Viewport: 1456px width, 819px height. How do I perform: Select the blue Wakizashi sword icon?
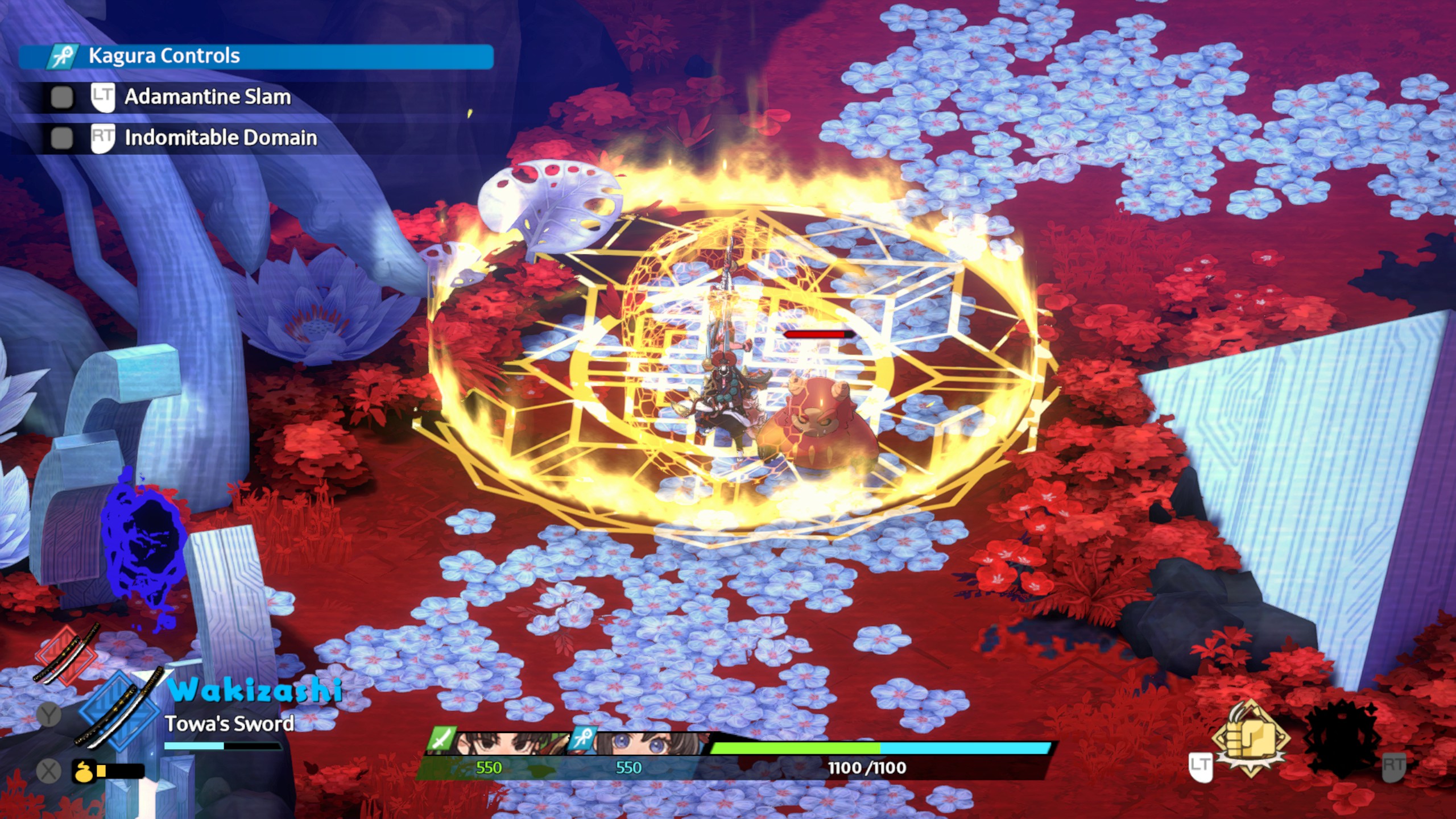pyautogui.click(x=119, y=711)
